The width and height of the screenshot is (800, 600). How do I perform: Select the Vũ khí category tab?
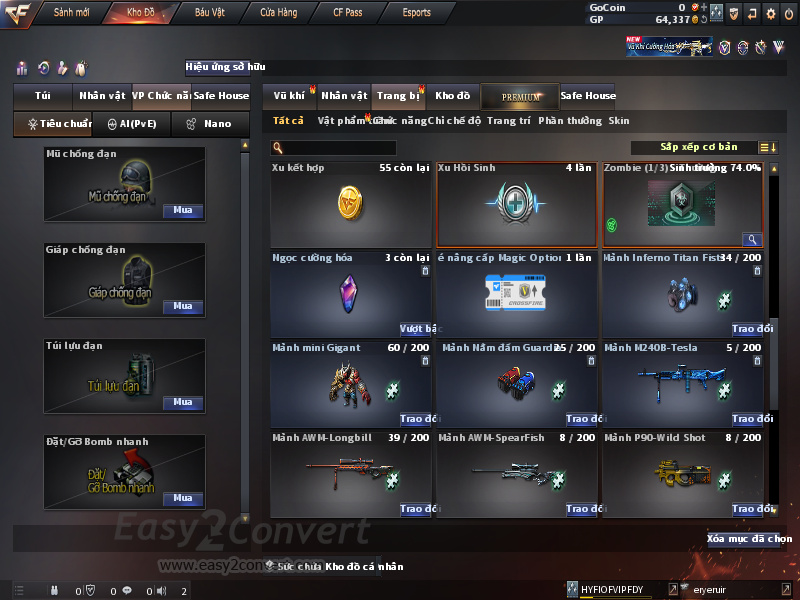290,96
